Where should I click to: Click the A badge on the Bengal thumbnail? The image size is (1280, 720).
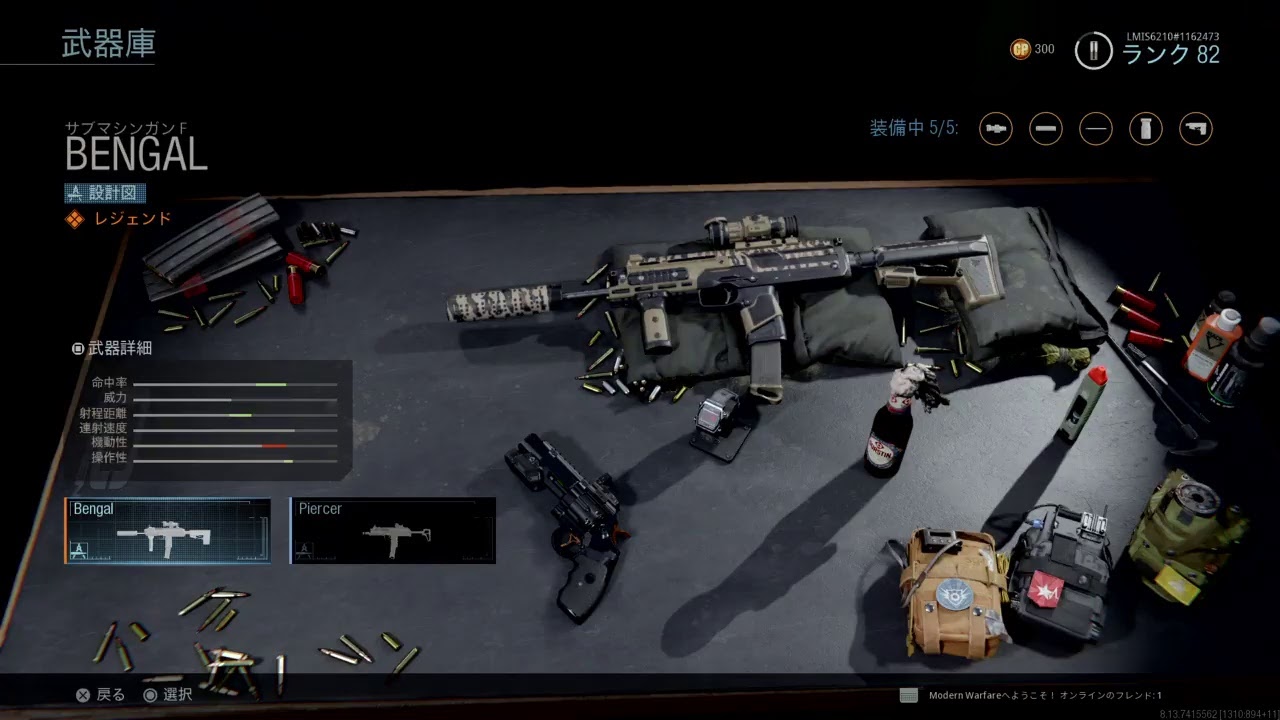tap(79, 550)
